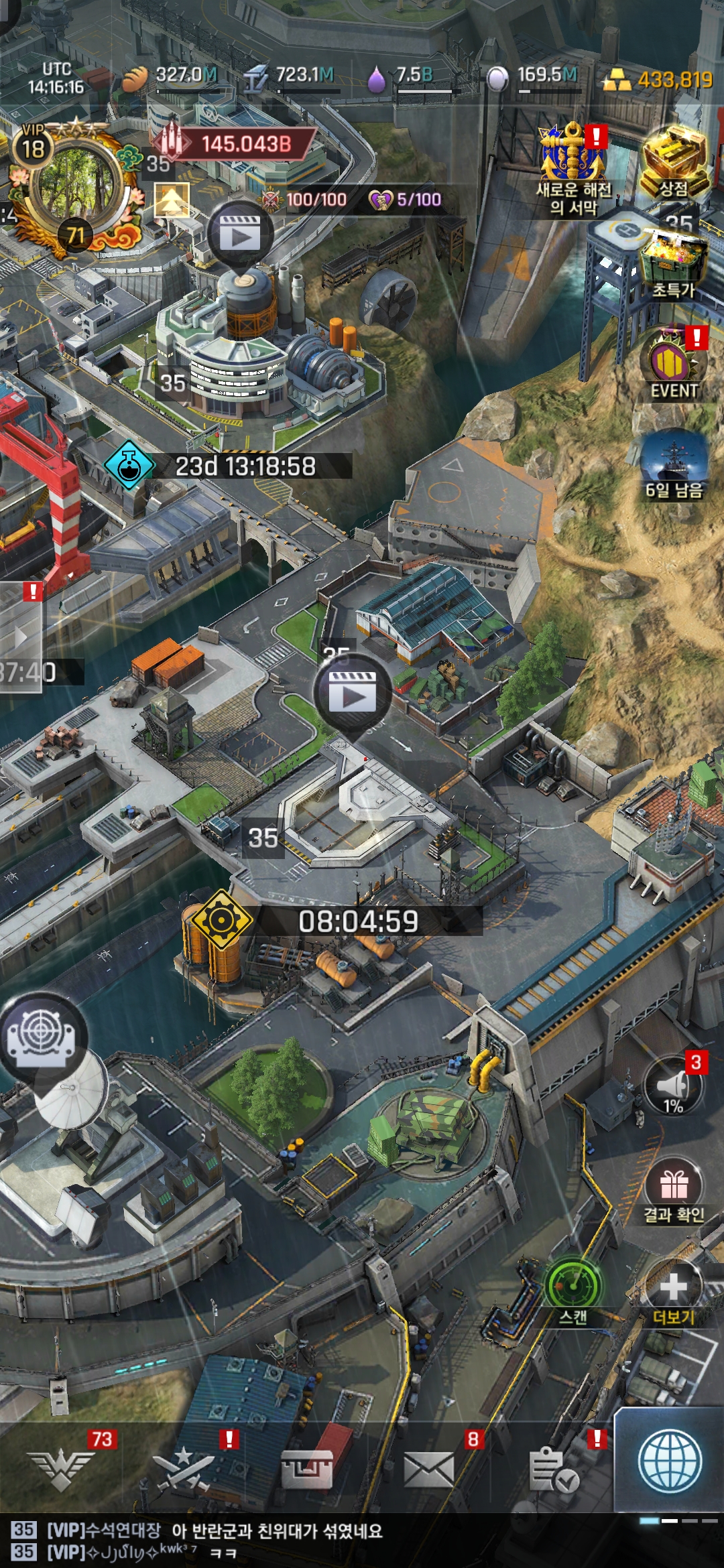Open the EVENT menu
This screenshot has width=724, height=1568.
coord(674,365)
